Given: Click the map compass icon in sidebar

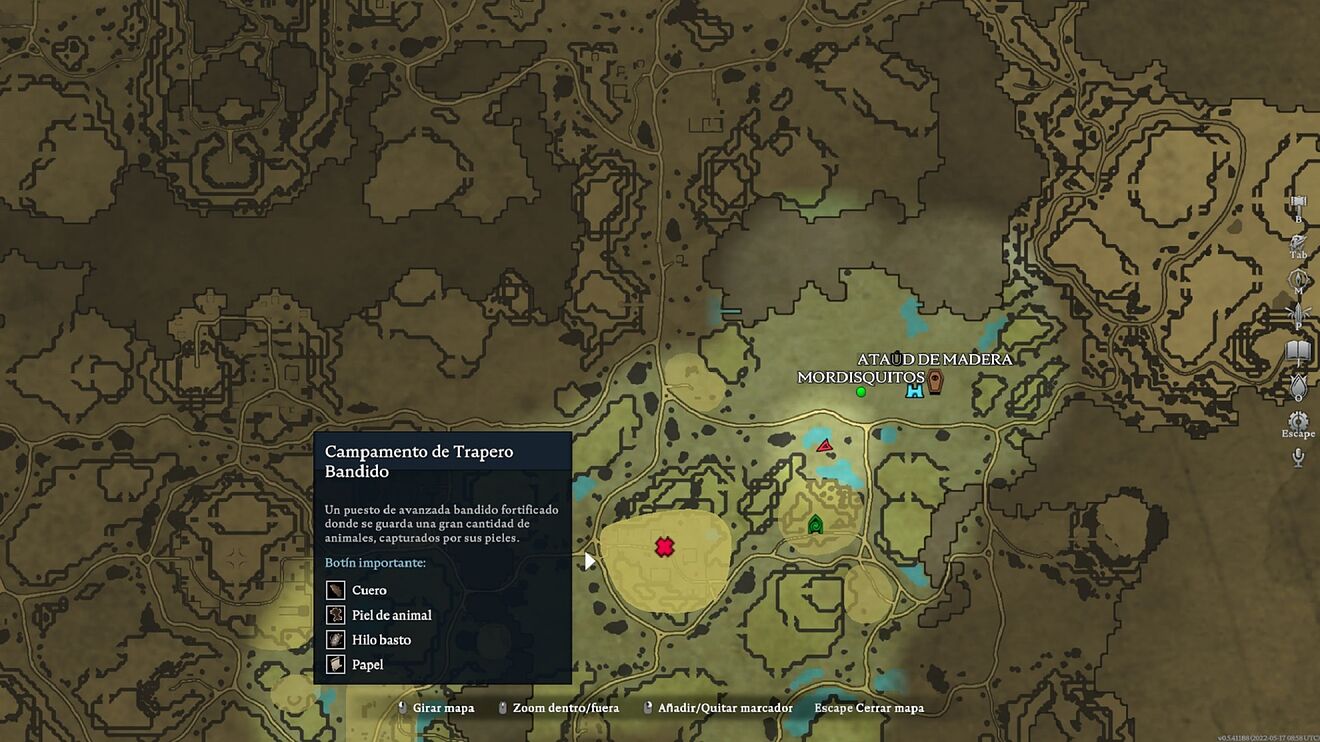Looking at the screenshot, I should [x=1298, y=279].
